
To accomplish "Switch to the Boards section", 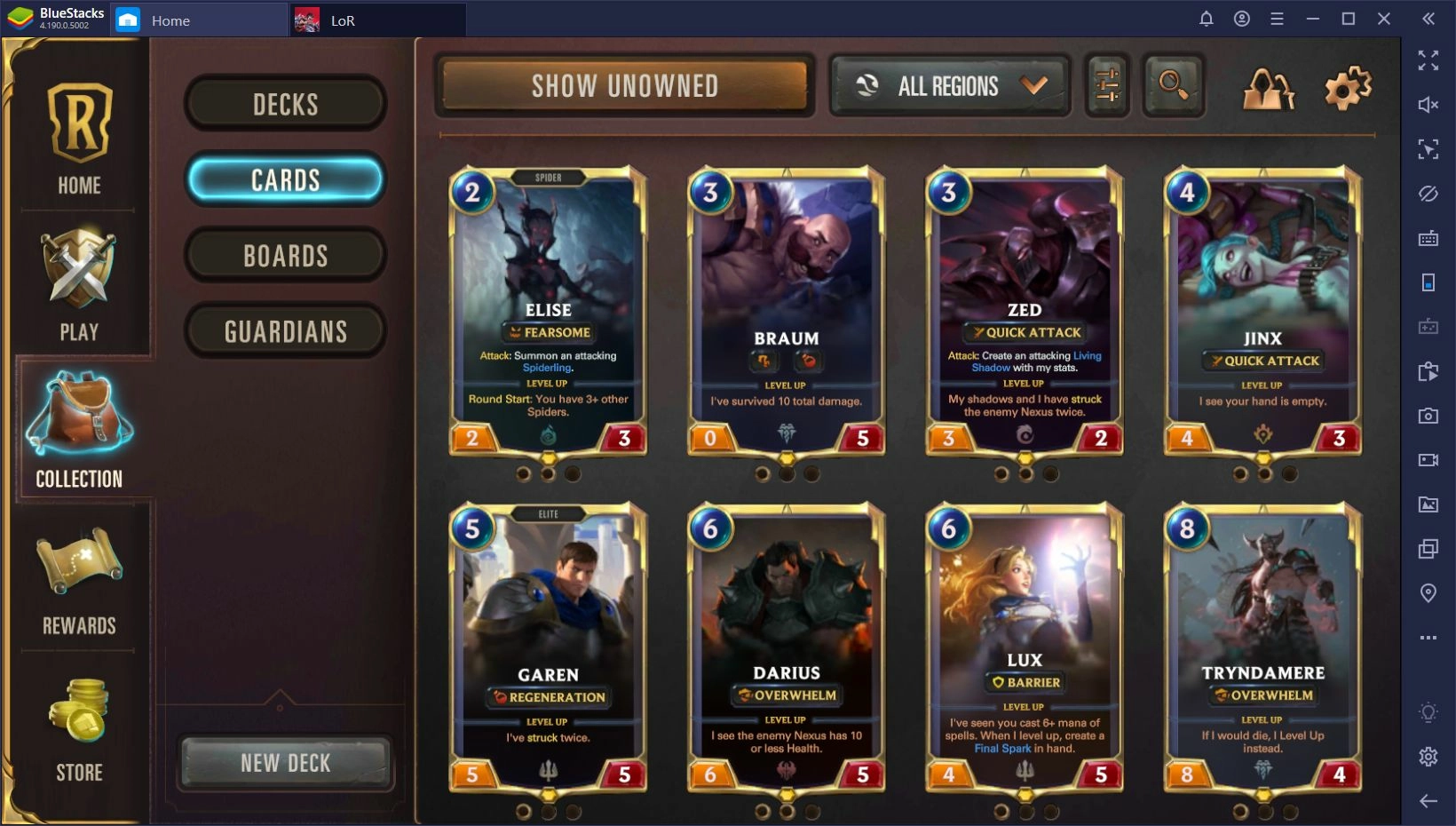I will click(x=285, y=256).
